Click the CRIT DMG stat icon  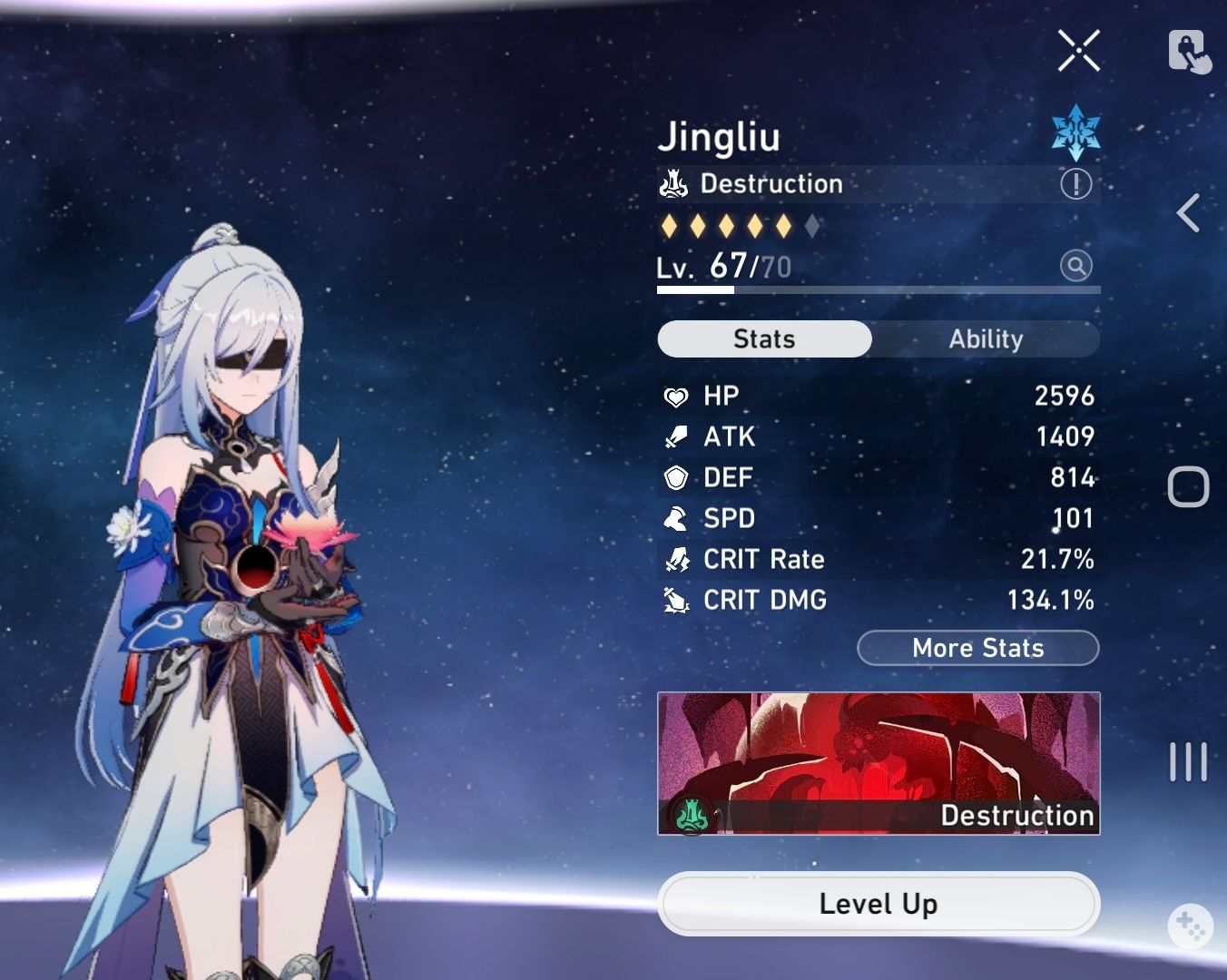click(x=675, y=600)
